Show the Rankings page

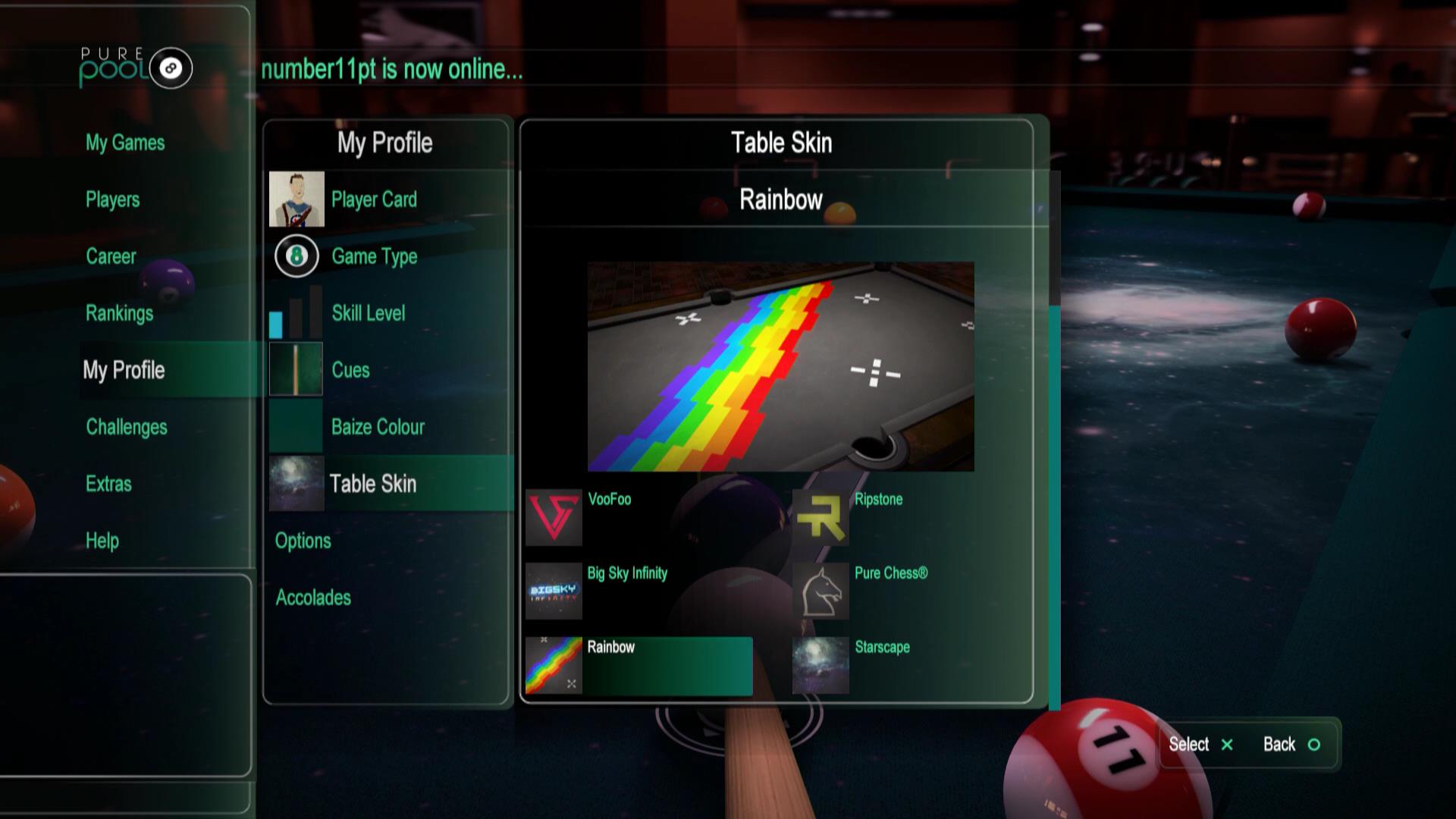tap(119, 313)
